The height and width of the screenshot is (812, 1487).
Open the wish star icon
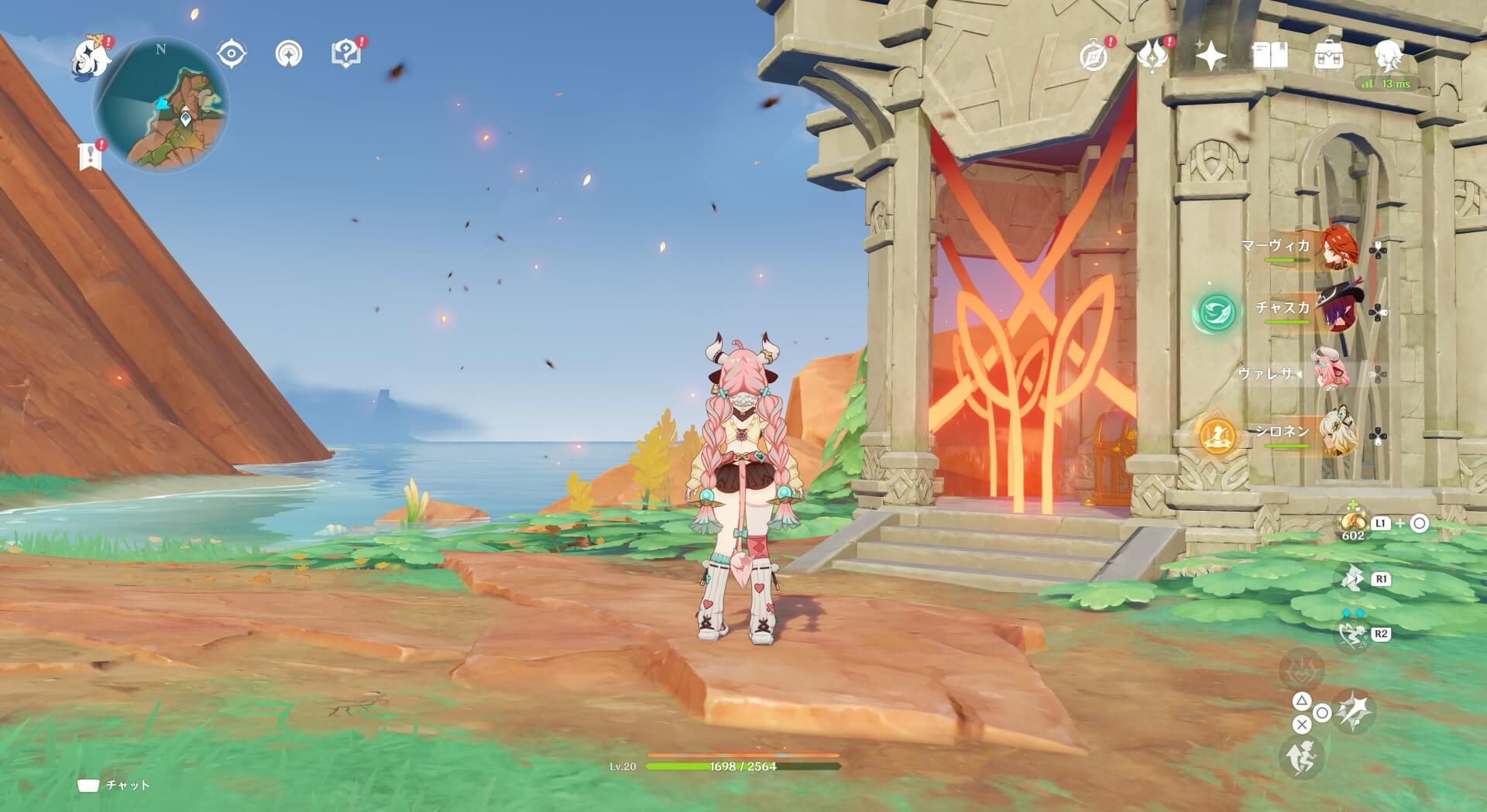coord(1211,56)
